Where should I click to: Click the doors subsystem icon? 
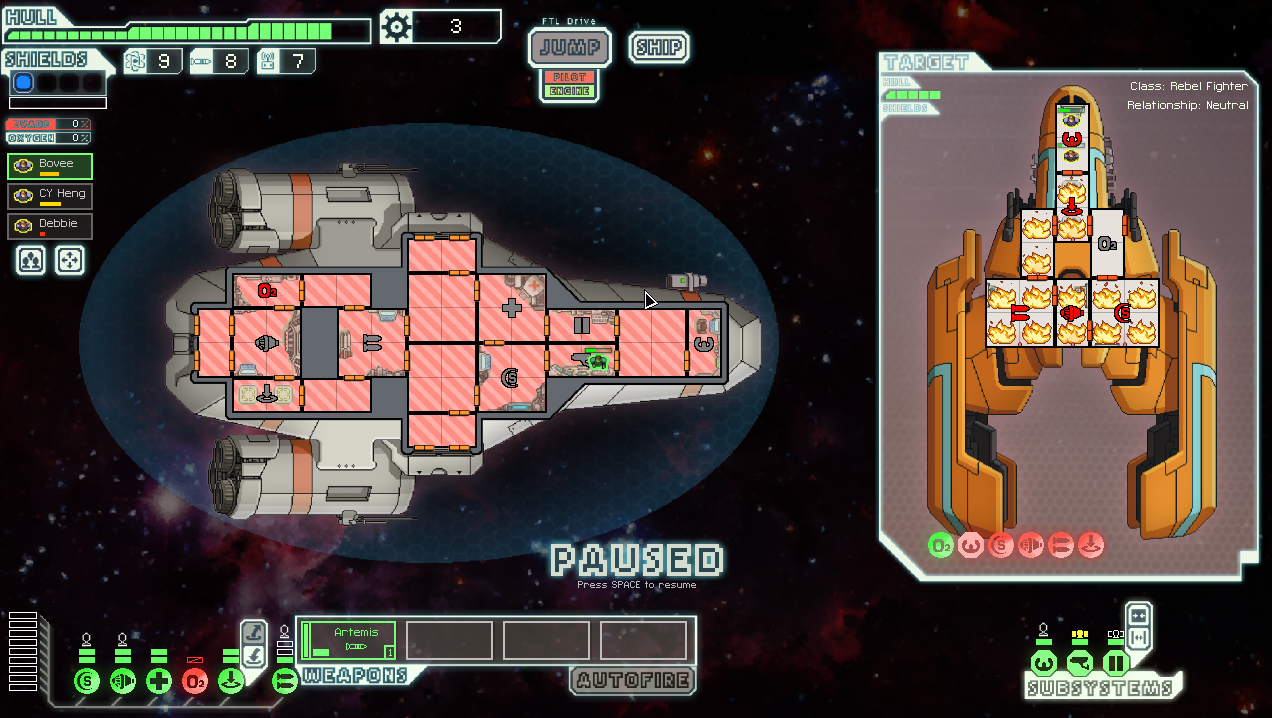click(x=1115, y=662)
